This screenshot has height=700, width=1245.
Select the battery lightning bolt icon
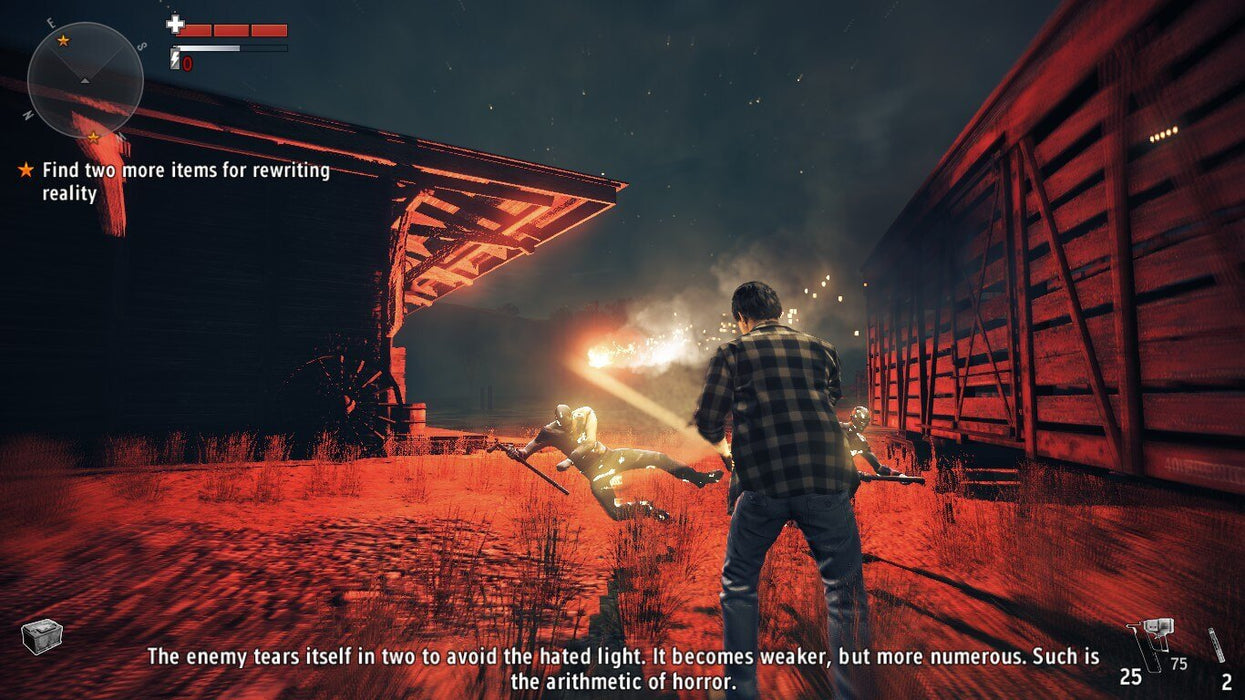175,60
